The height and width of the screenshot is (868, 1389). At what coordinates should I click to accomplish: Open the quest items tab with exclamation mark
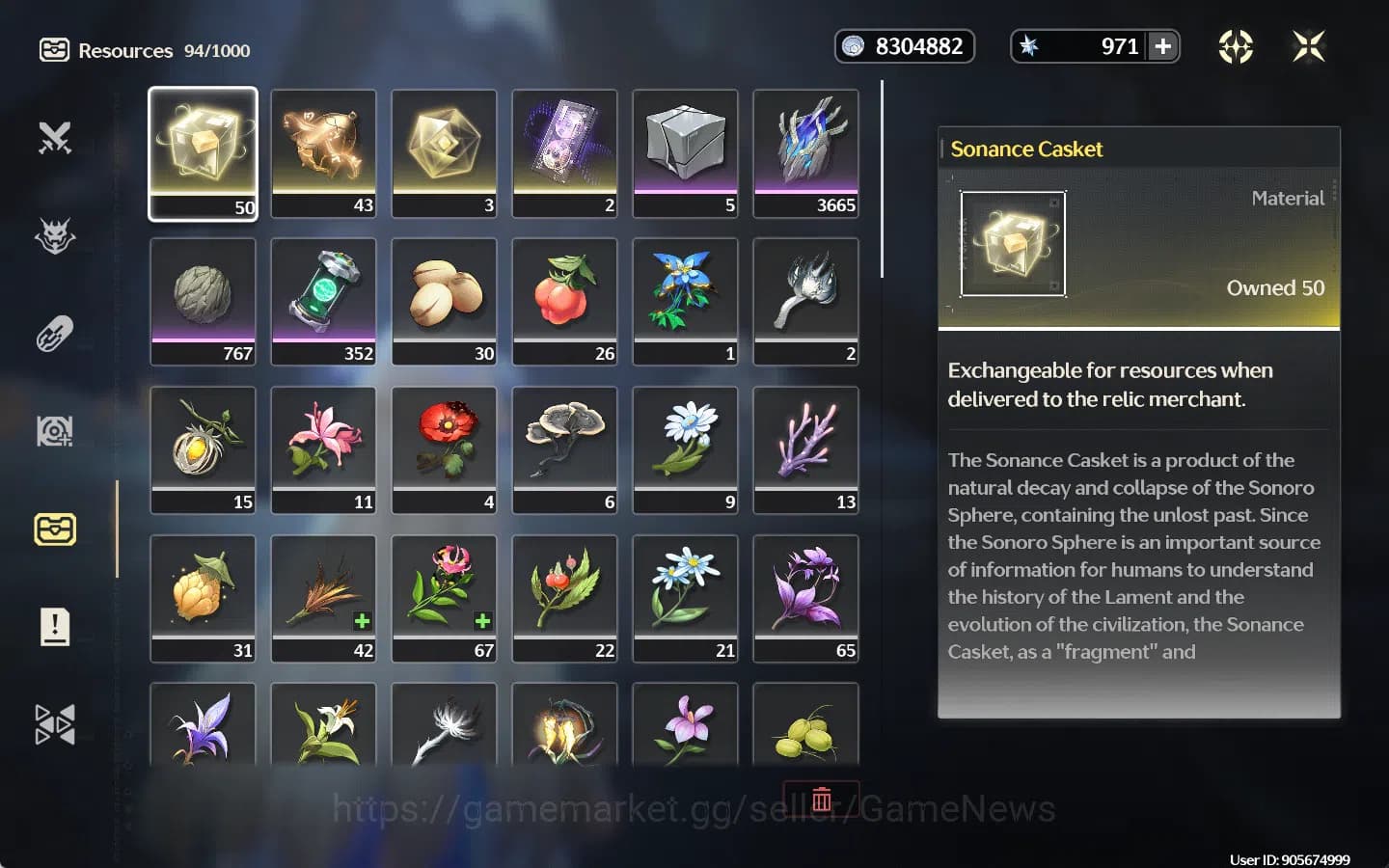coord(55,627)
